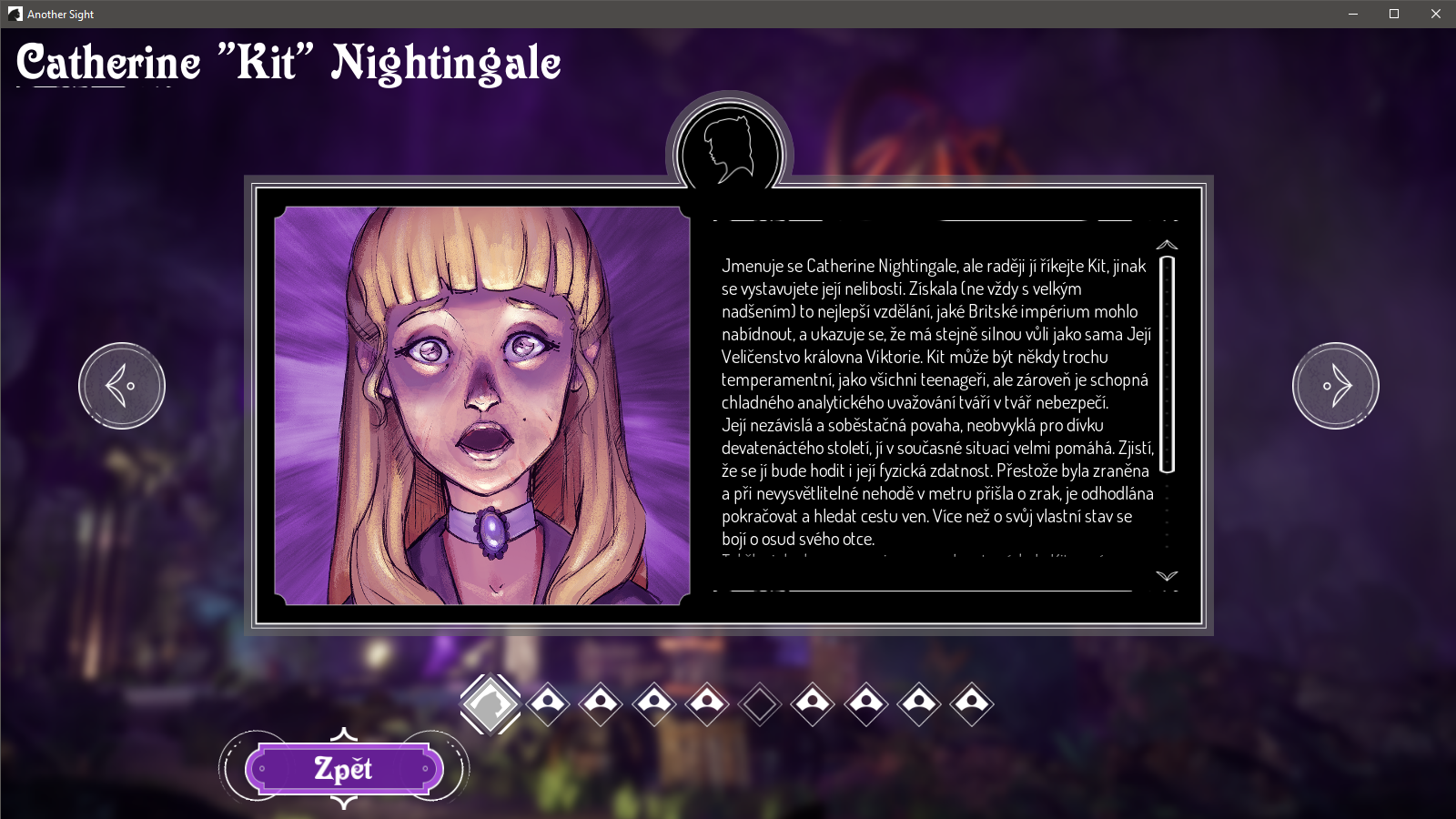The image size is (1456, 819).
Task: Close the Another Sight window
Action: pos(1436,14)
